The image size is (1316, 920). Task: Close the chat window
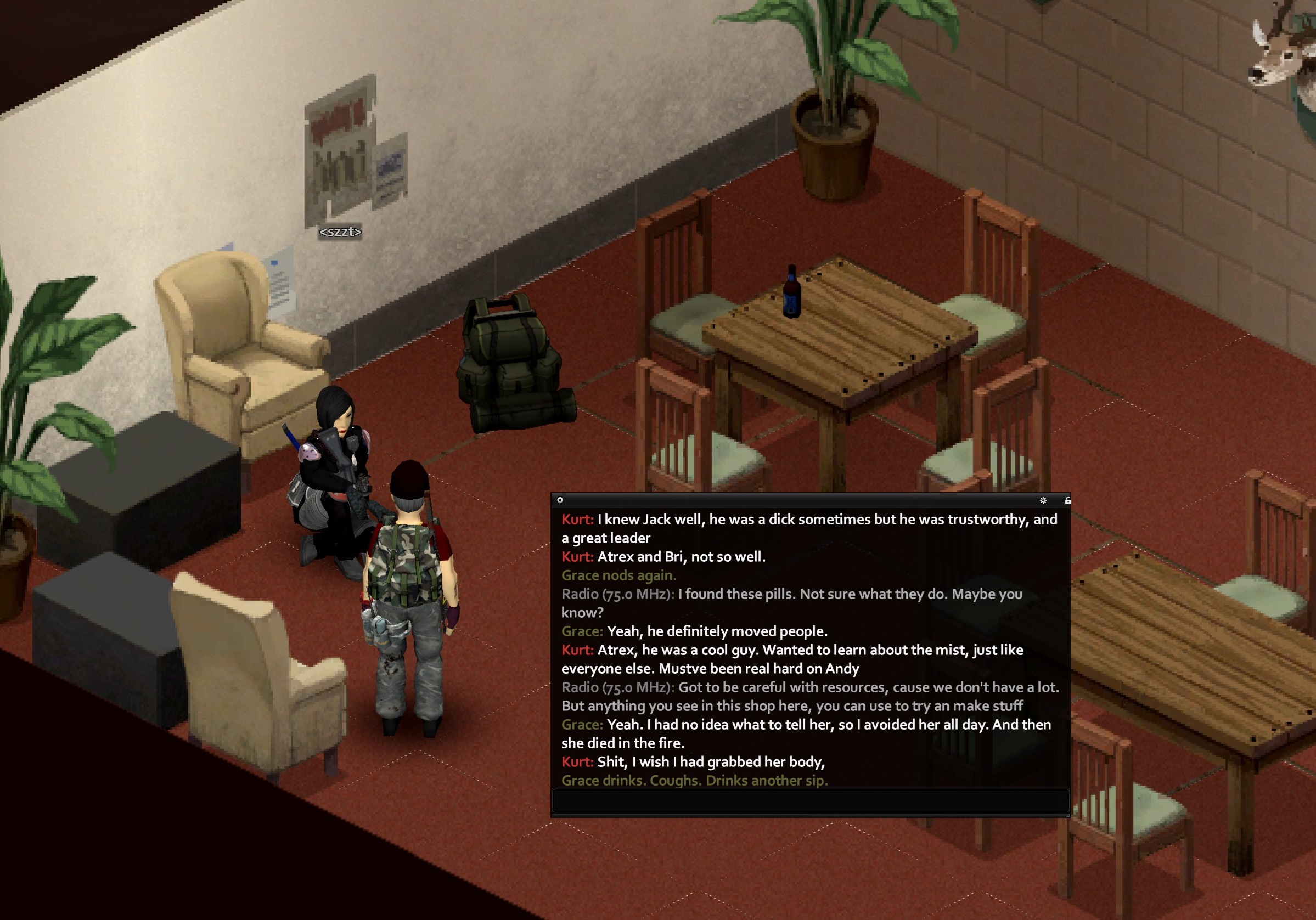[x=560, y=500]
